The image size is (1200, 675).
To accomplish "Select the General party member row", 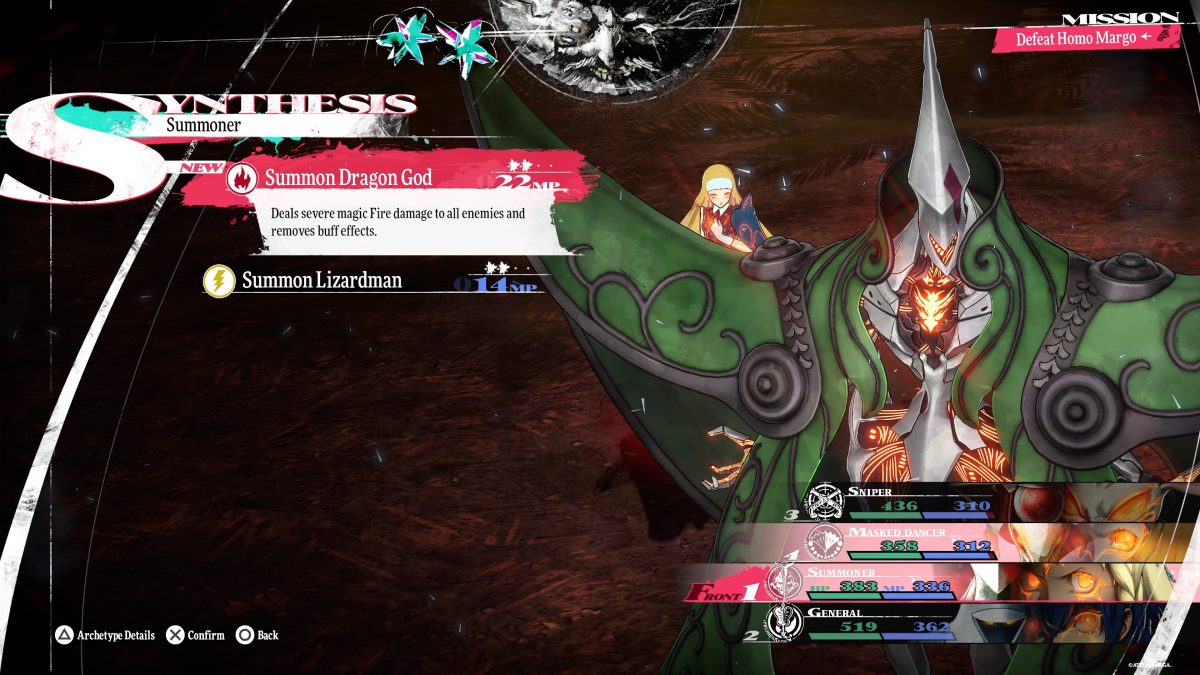I will point(880,622).
